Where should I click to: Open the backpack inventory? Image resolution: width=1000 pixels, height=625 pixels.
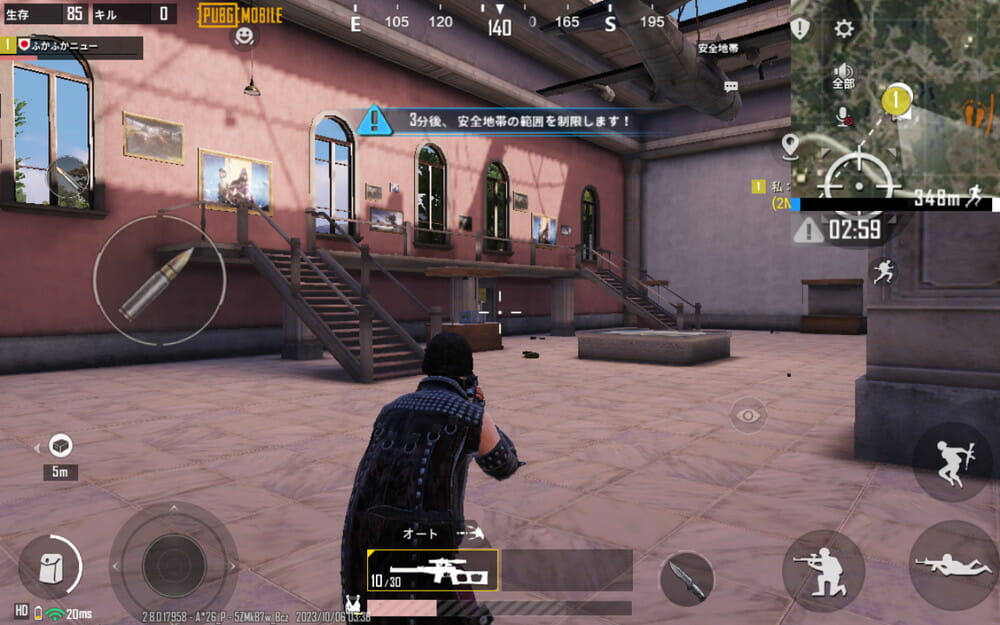click(49, 567)
